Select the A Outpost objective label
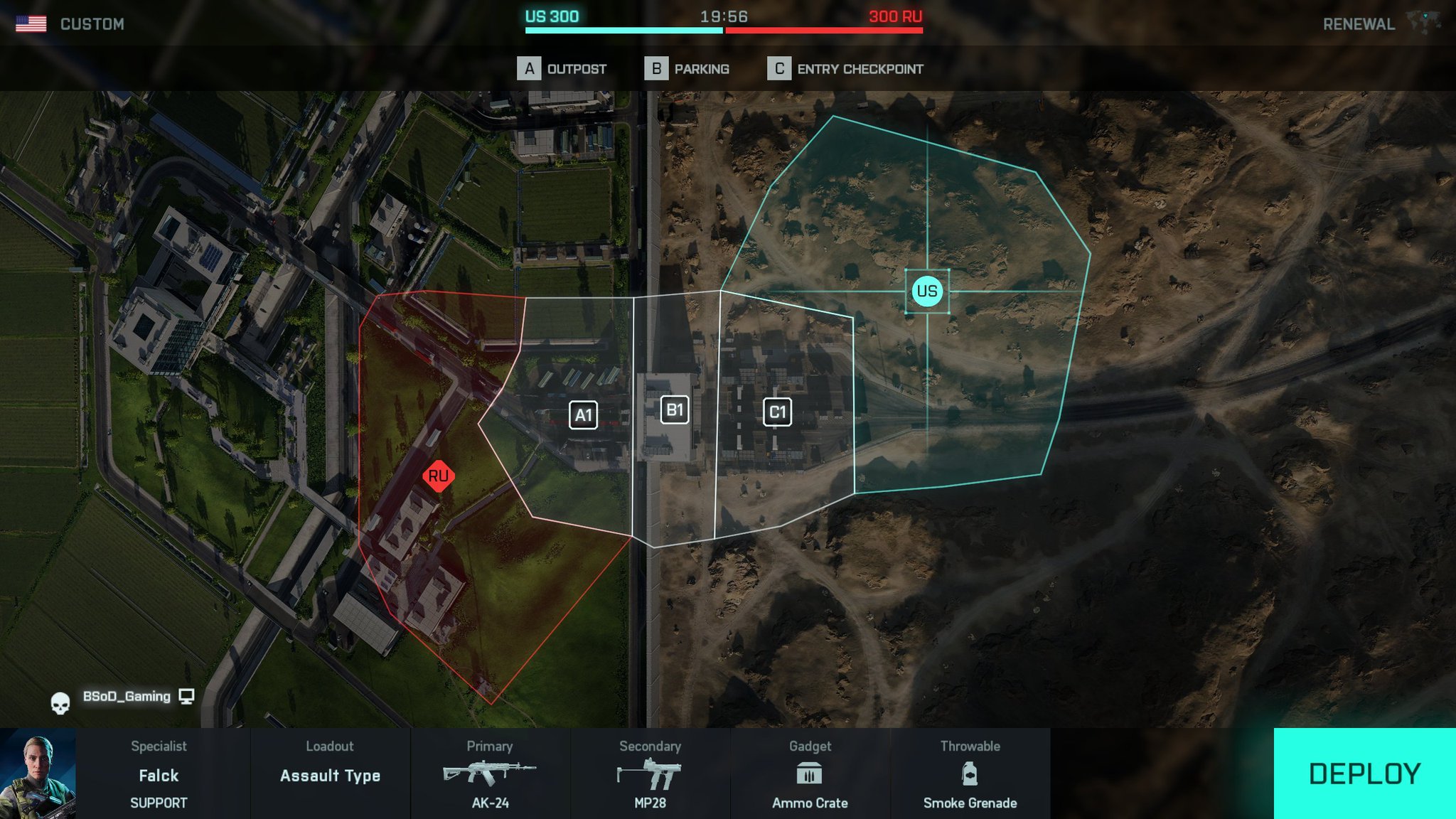 (562, 69)
